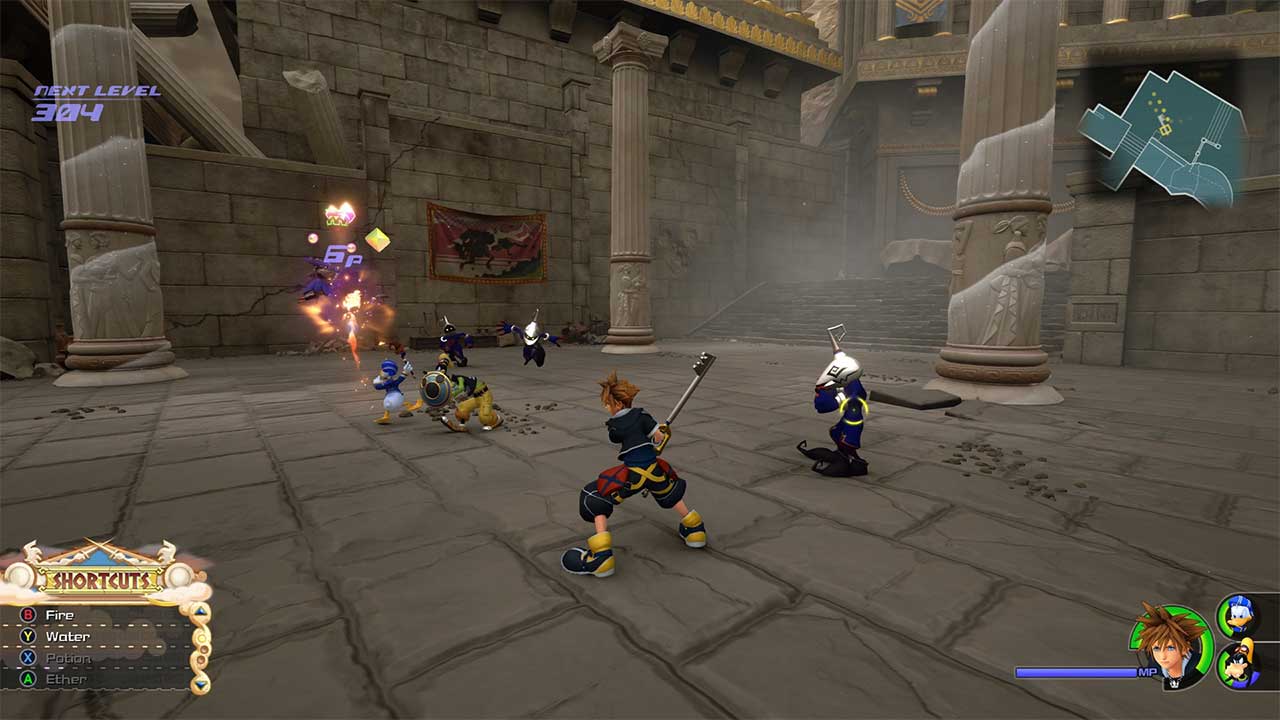Select the blue X Potion button icon
1280x720 pixels.
point(27,656)
